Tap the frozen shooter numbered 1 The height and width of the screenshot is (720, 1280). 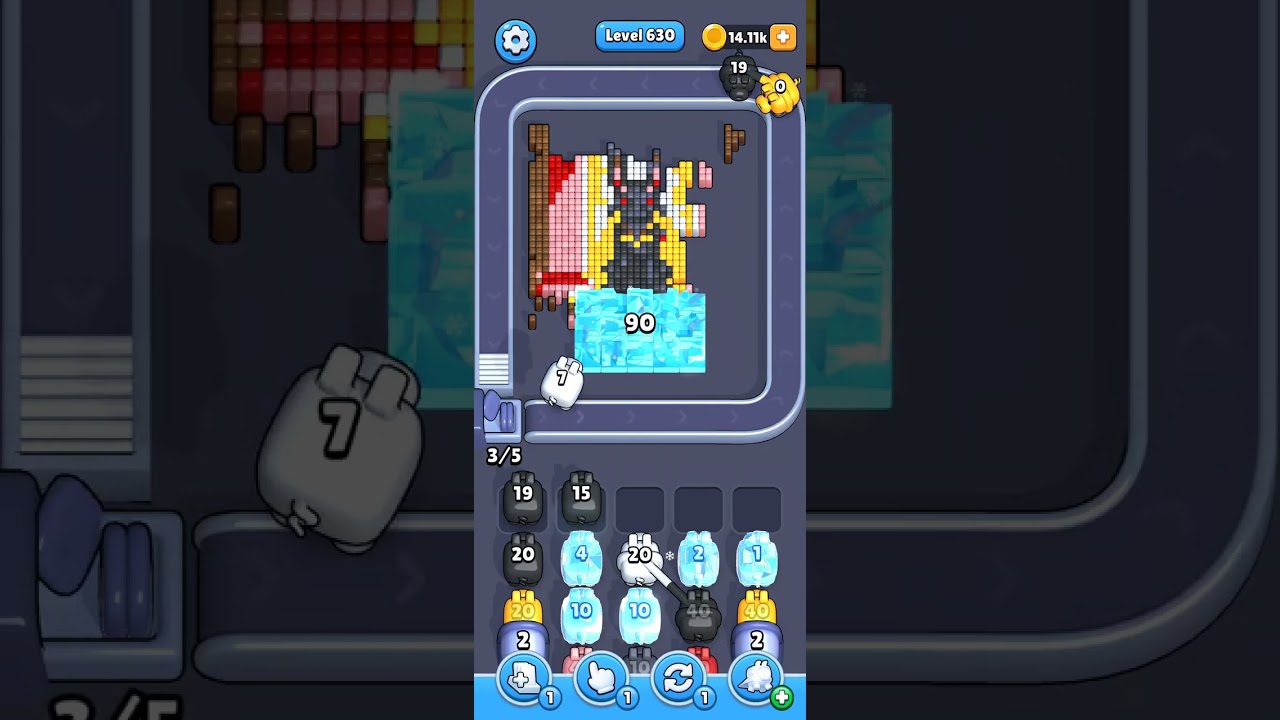click(756, 561)
